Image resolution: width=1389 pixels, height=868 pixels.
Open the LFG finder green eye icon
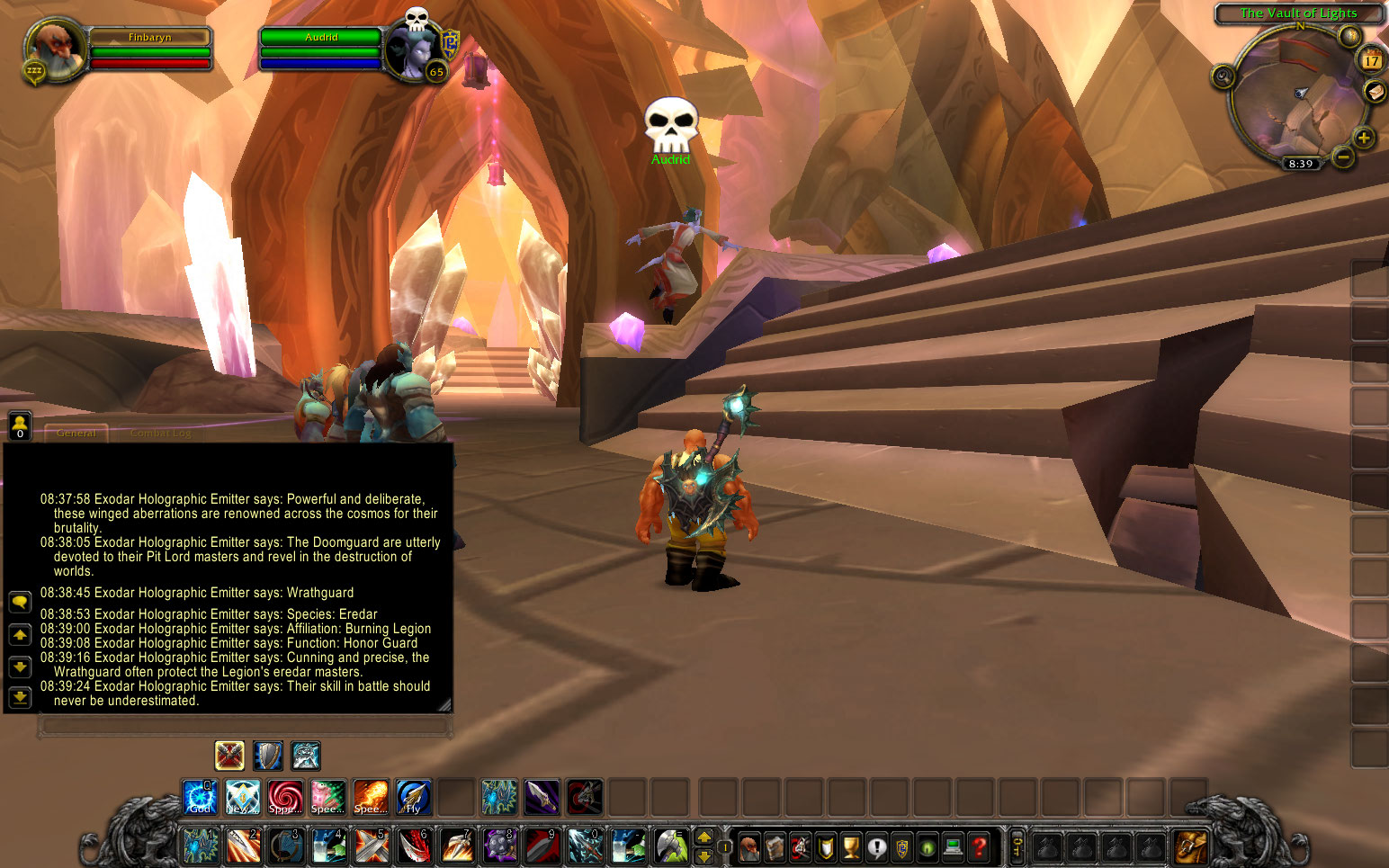point(927,847)
